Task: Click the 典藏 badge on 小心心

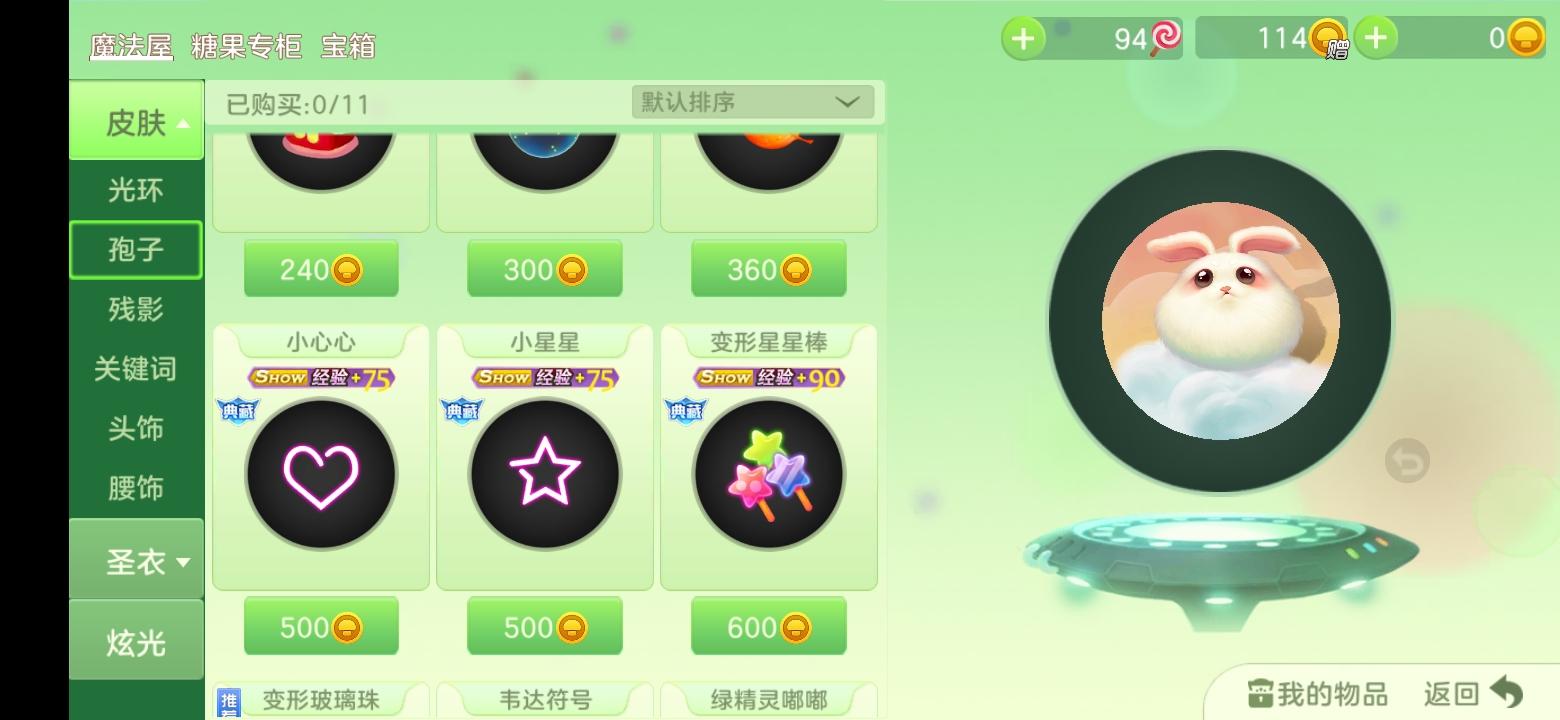Action: click(238, 410)
